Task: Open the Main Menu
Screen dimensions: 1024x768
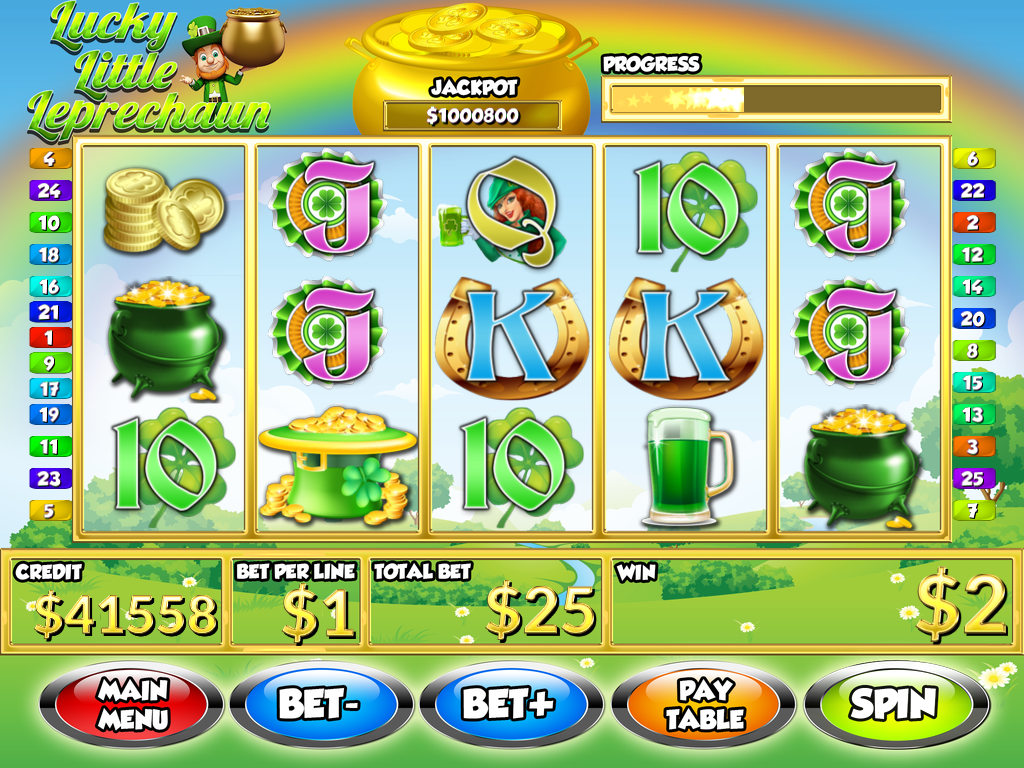Action: tap(131, 703)
